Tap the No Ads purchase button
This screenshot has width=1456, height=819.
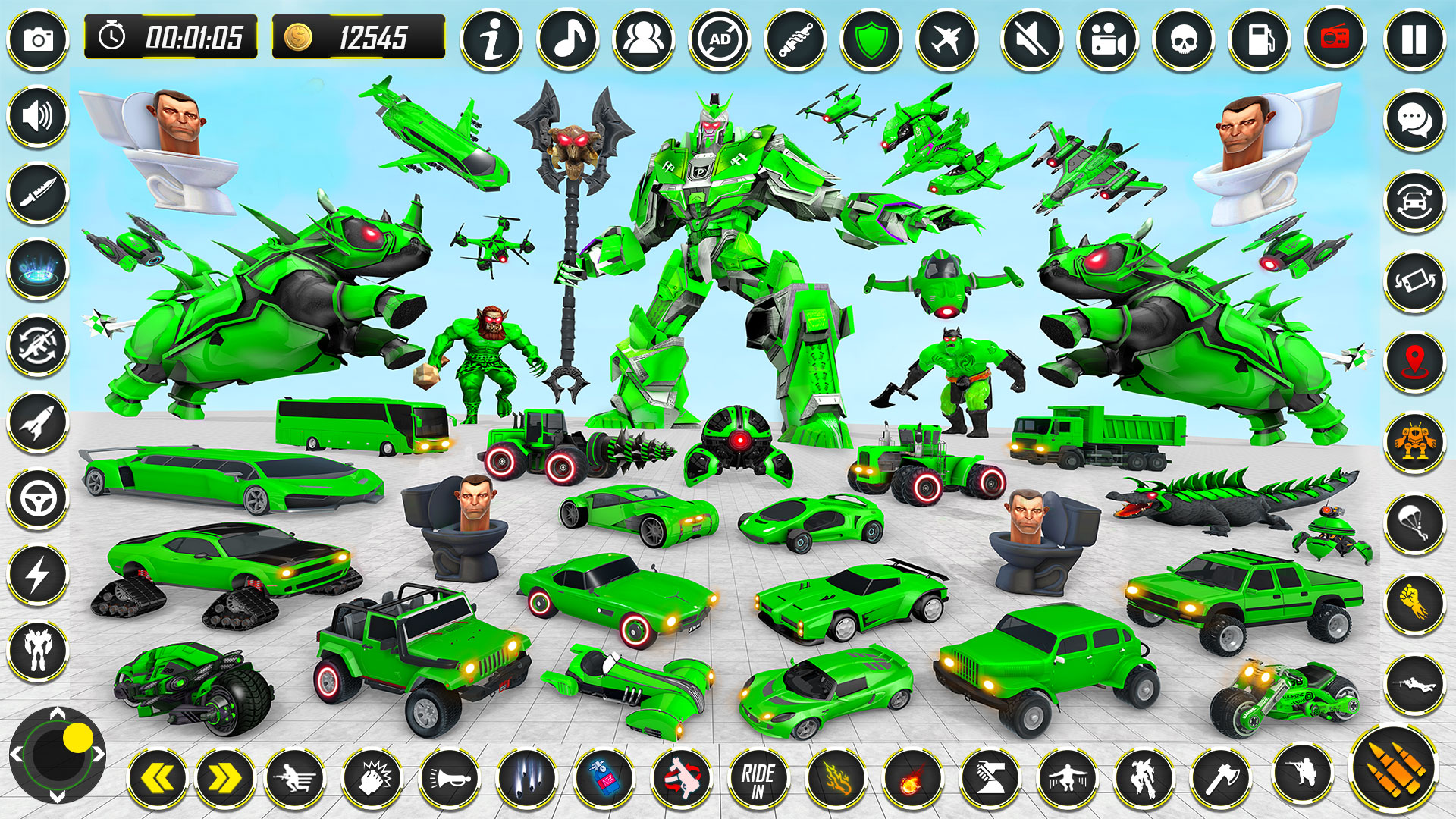[721, 42]
